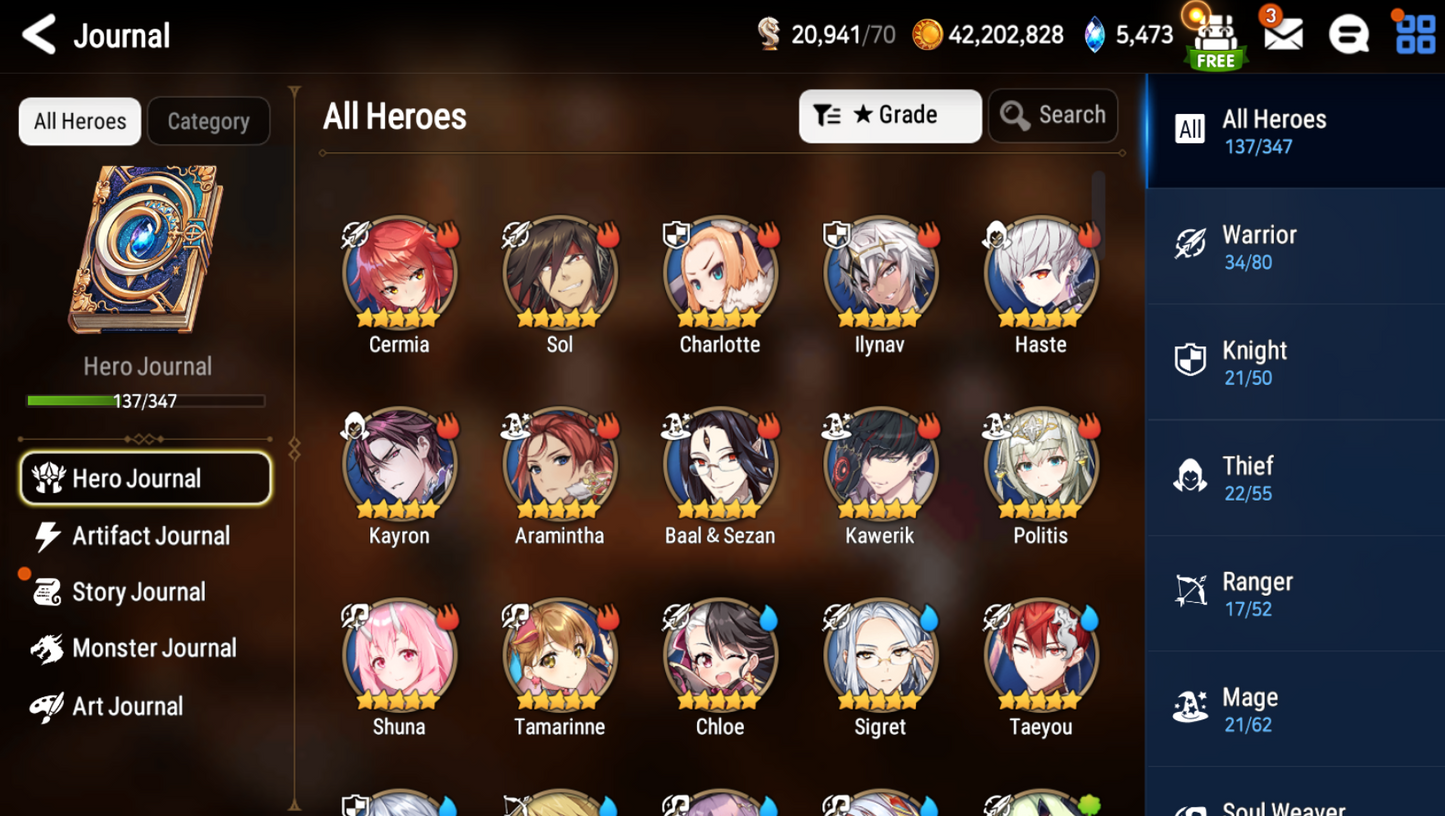Filter heroes by Warrior class
The height and width of the screenshot is (816, 1445).
tap(1294, 244)
